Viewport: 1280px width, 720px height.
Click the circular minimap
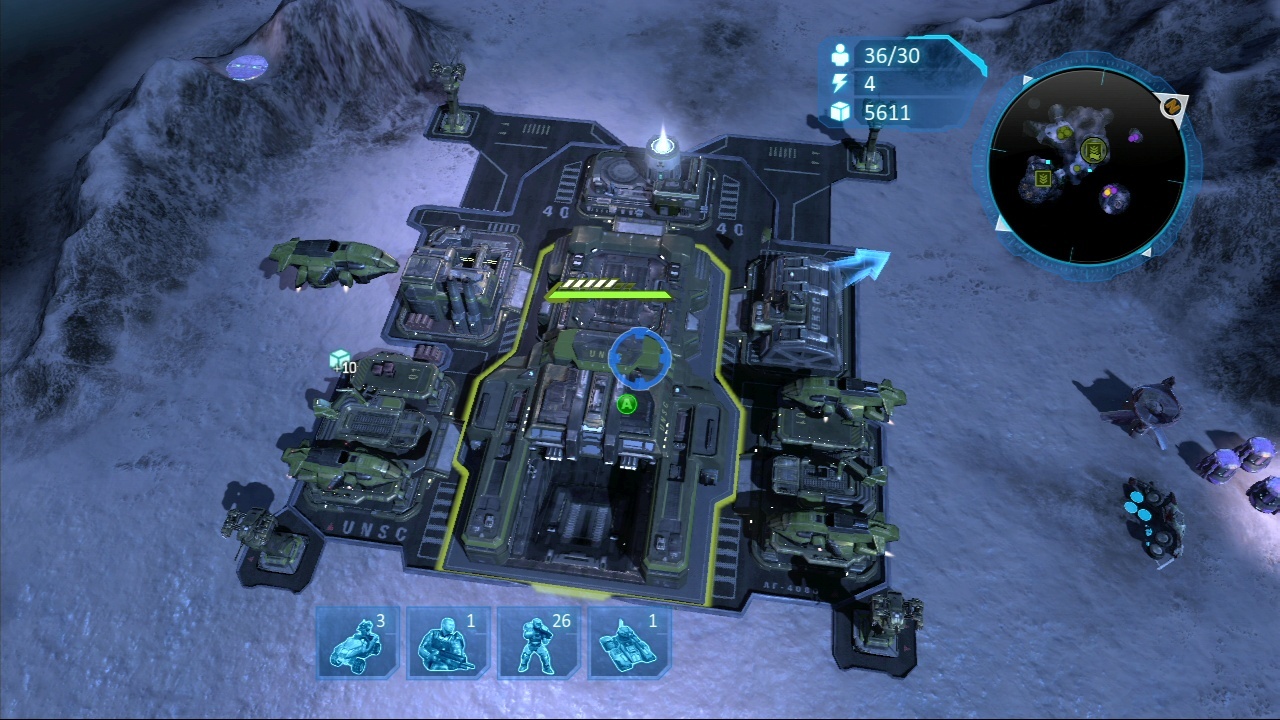pos(1087,165)
